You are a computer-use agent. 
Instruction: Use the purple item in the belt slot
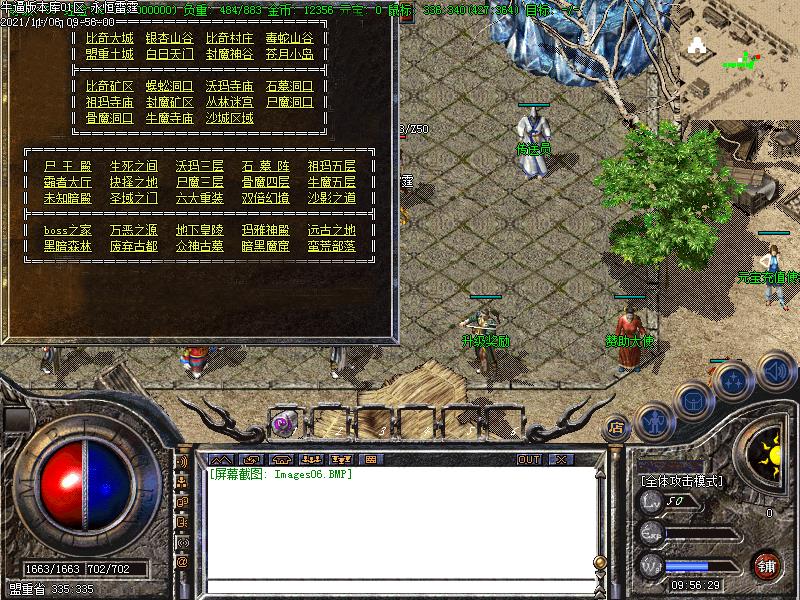(x=284, y=423)
